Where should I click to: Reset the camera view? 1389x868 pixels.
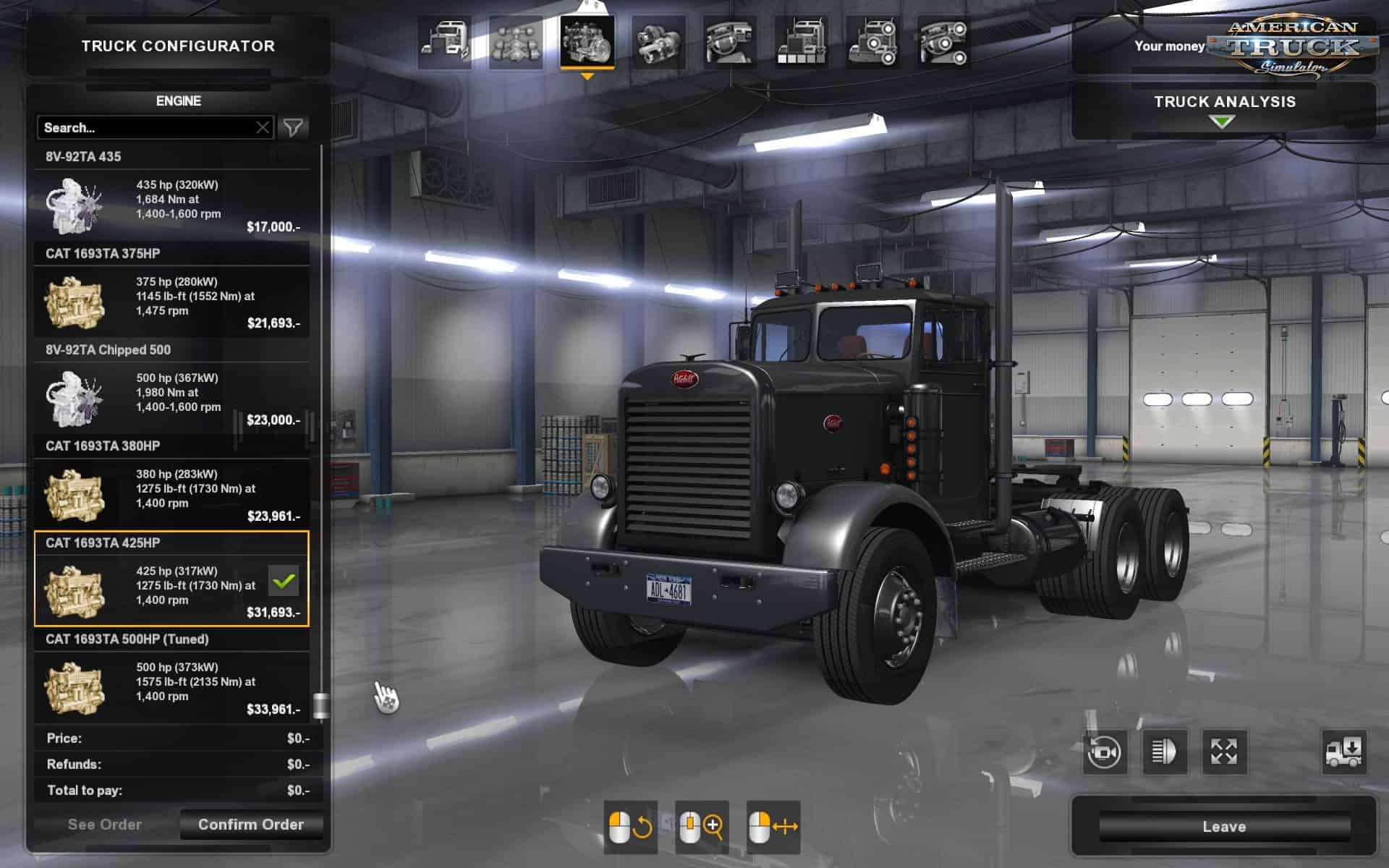tap(1105, 752)
